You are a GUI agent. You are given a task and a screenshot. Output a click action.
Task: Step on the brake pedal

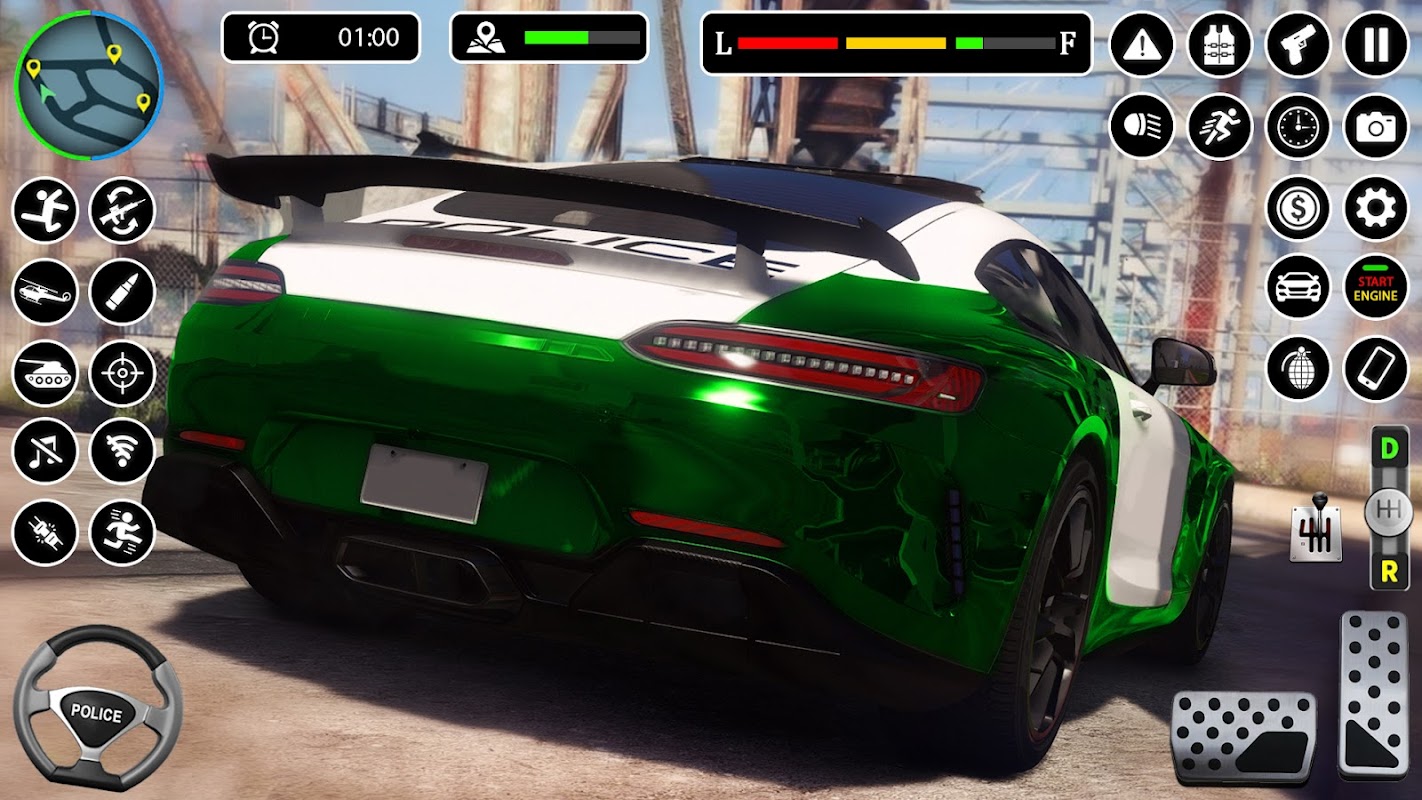tap(1243, 737)
